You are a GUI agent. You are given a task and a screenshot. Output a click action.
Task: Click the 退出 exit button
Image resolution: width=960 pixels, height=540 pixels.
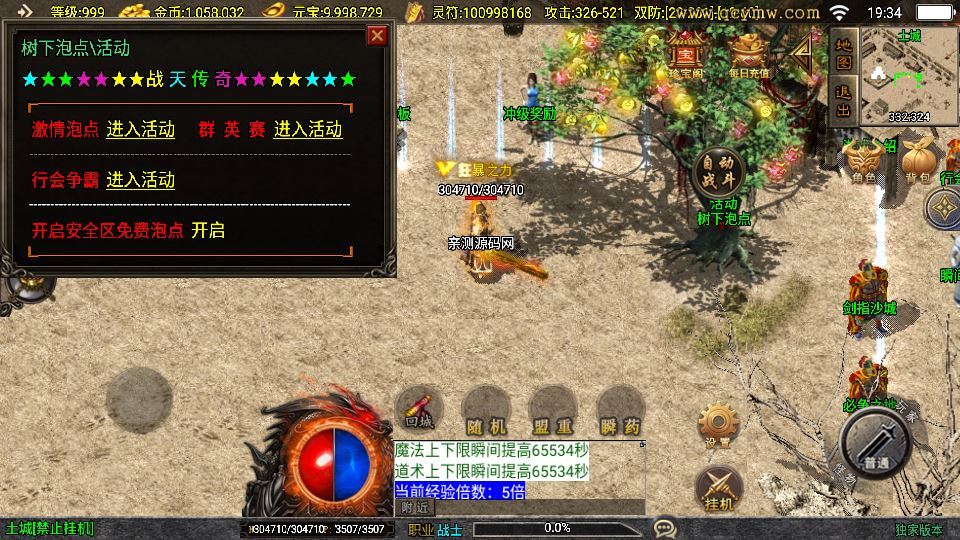(x=843, y=101)
